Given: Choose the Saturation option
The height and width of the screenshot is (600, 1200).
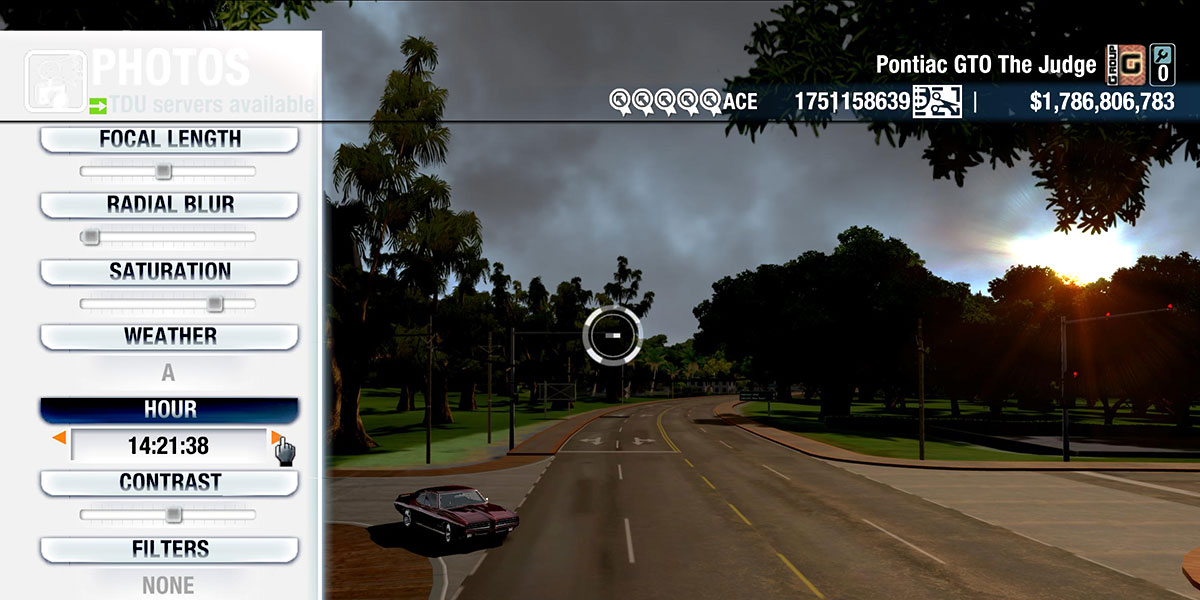Looking at the screenshot, I should pyautogui.click(x=169, y=271).
